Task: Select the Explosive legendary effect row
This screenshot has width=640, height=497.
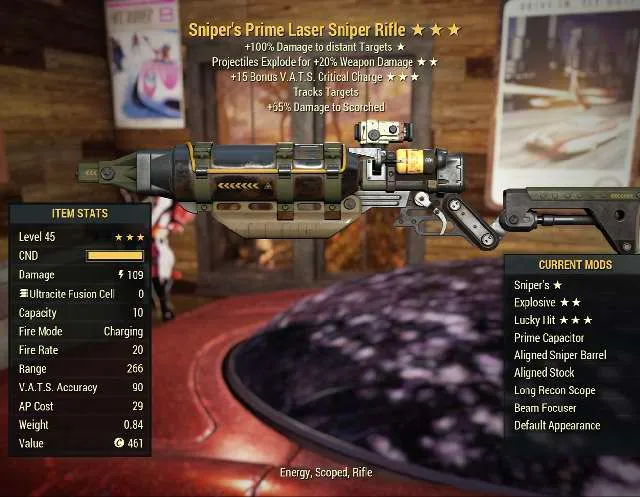Action: tap(546, 302)
